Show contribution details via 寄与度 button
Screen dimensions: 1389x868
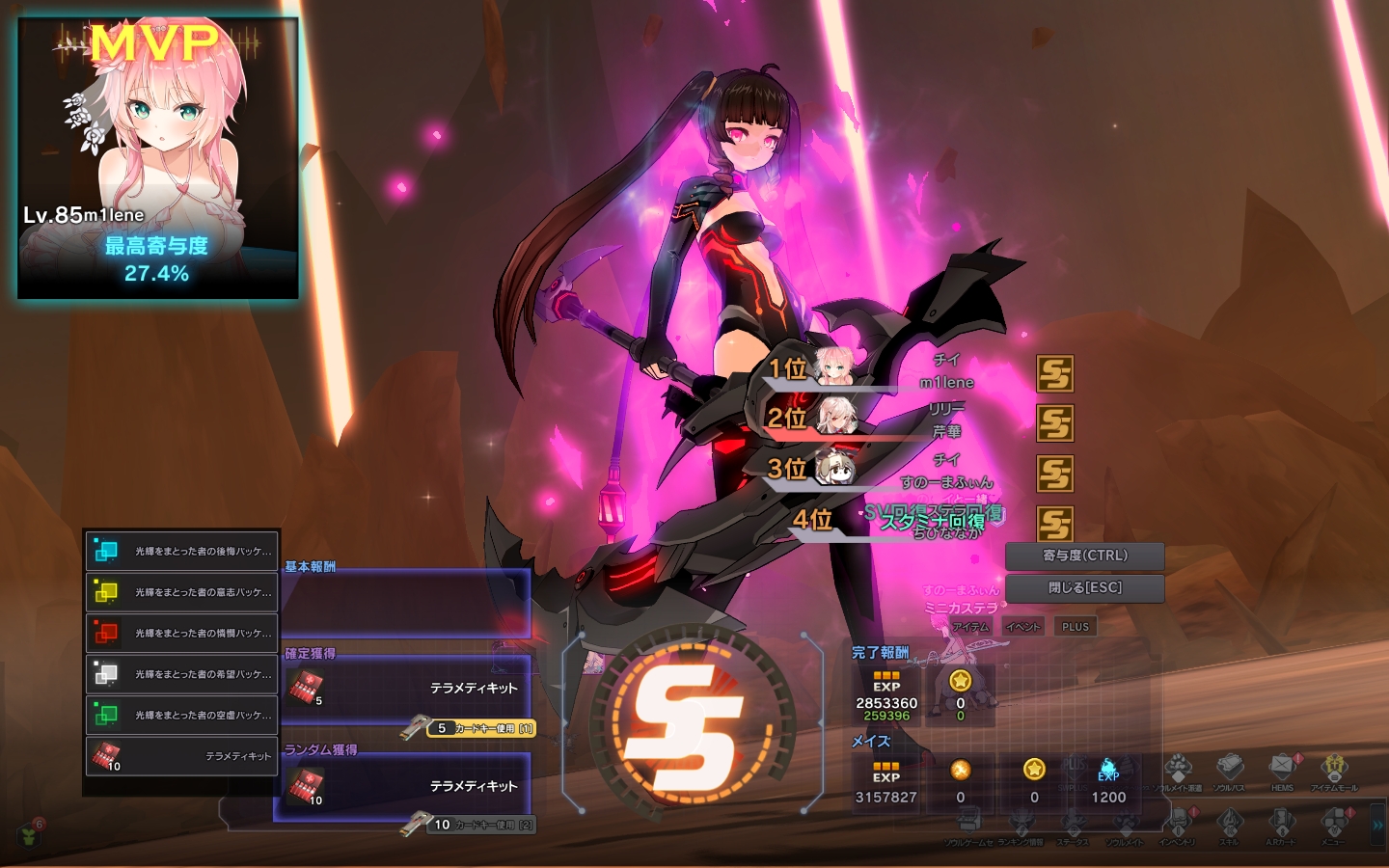pos(1084,556)
